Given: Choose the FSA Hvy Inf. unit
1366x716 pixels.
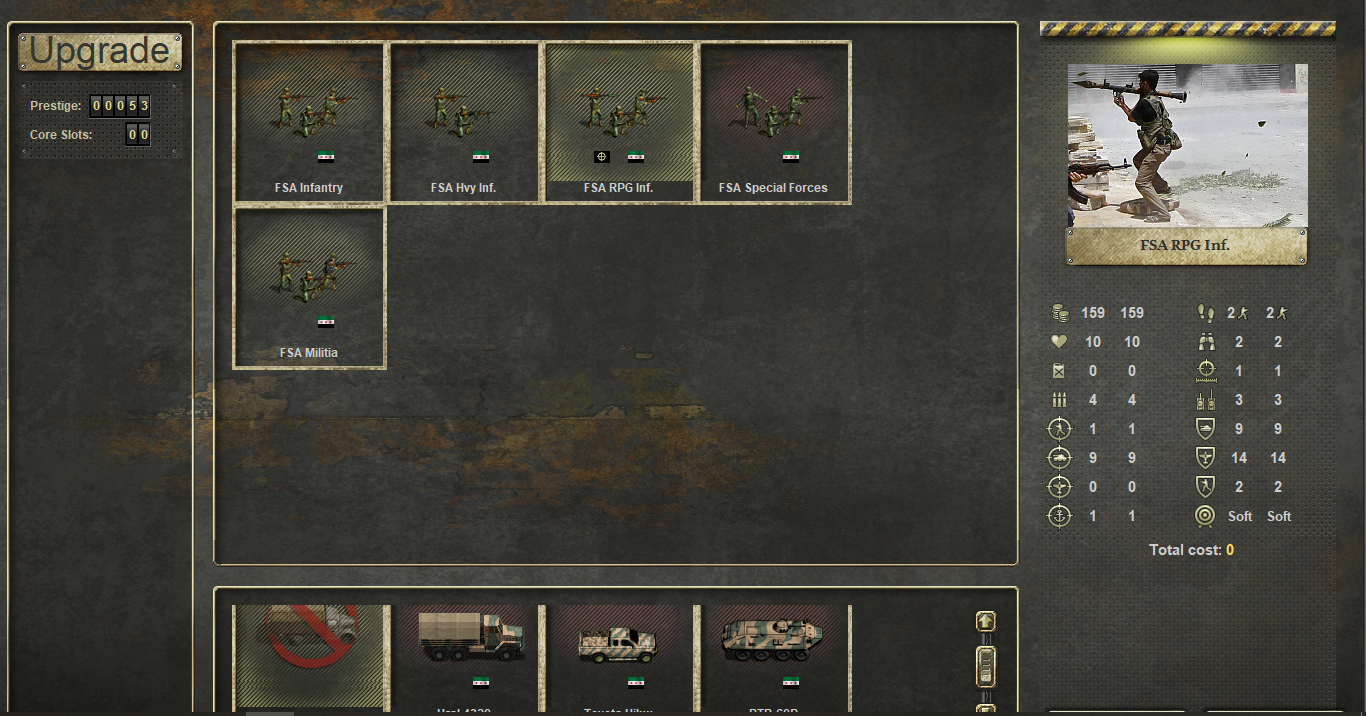Looking at the screenshot, I should click(464, 122).
